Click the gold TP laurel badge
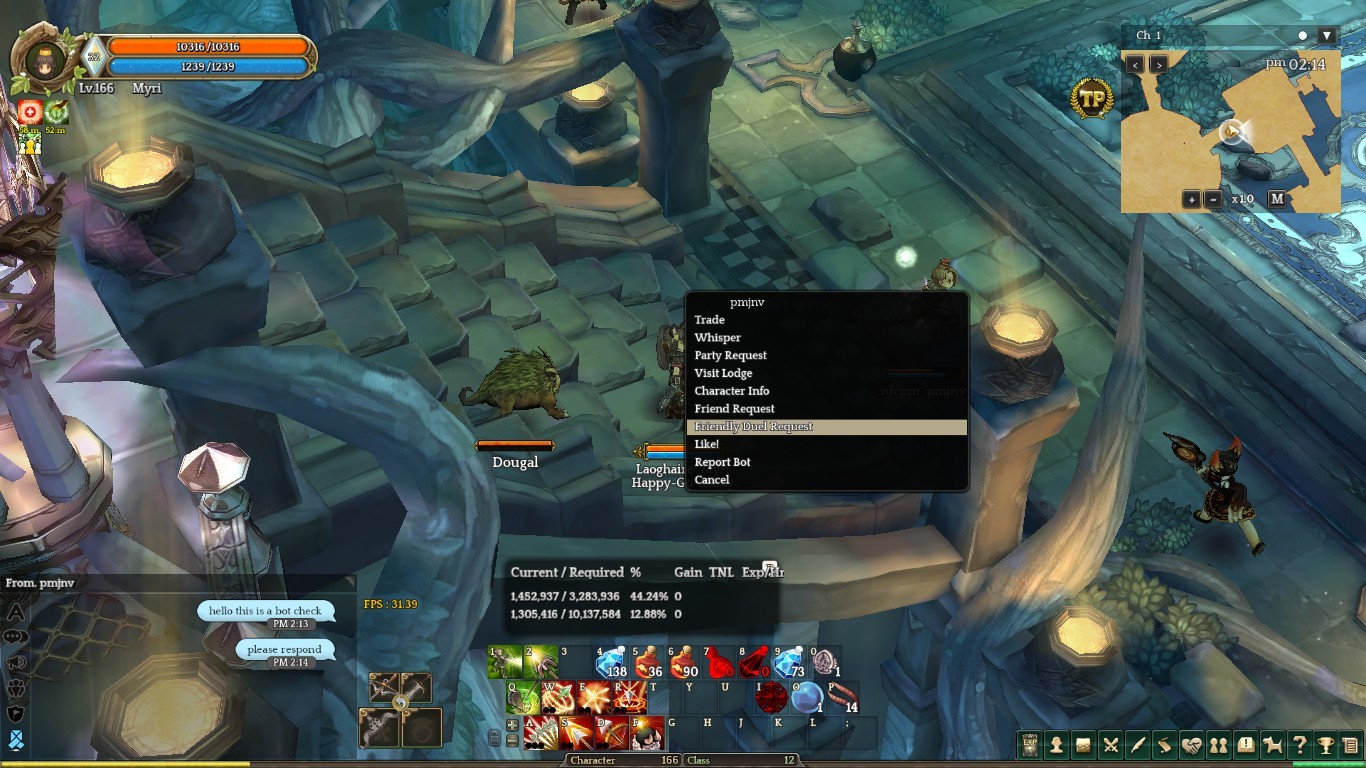Image resolution: width=1366 pixels, height=768 pixels. point(1091,99)
